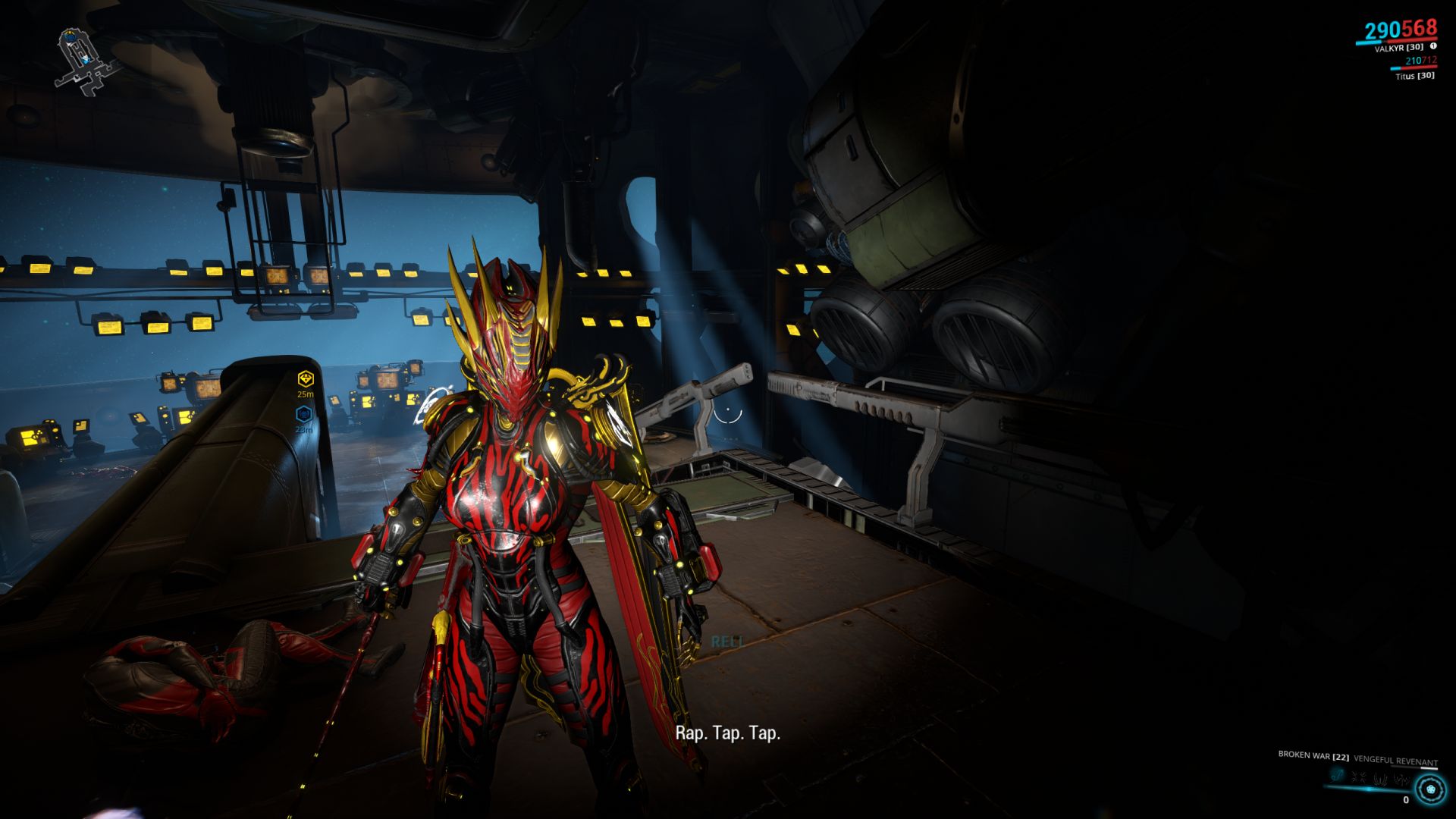Image resolution: width=1456 pixels, height=819 pixels.
Task: Activate Valkyr's Paralysis ability icon
Action: coord(1379,777)
